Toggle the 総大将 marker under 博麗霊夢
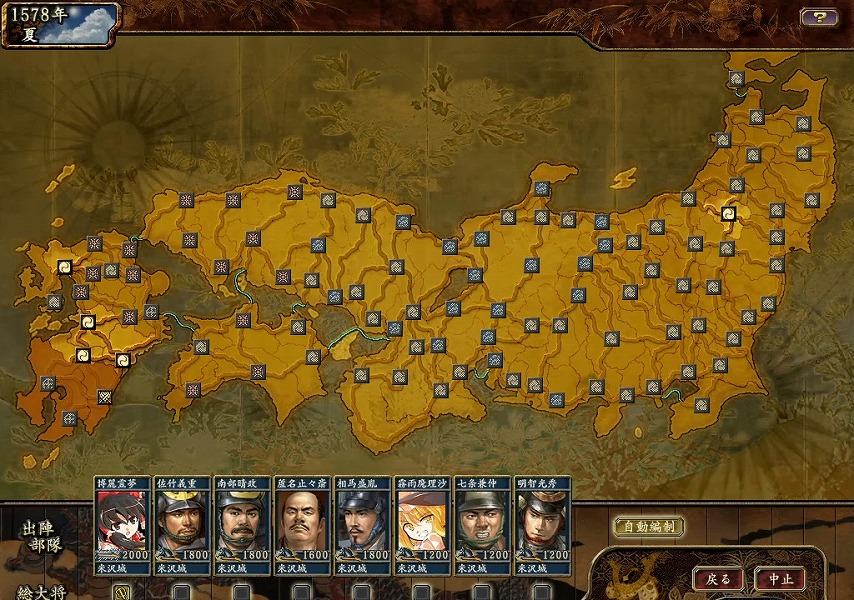This screenshot has height=600, width=854. (121, 592)
